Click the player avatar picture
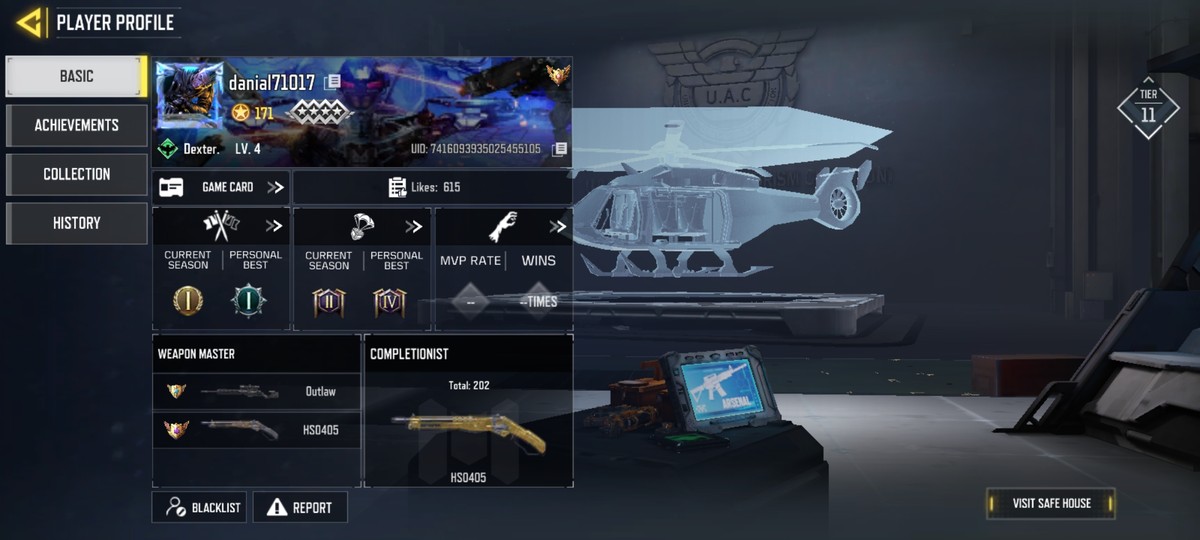This screenshot has height=540, width=1200. (190, 95)
